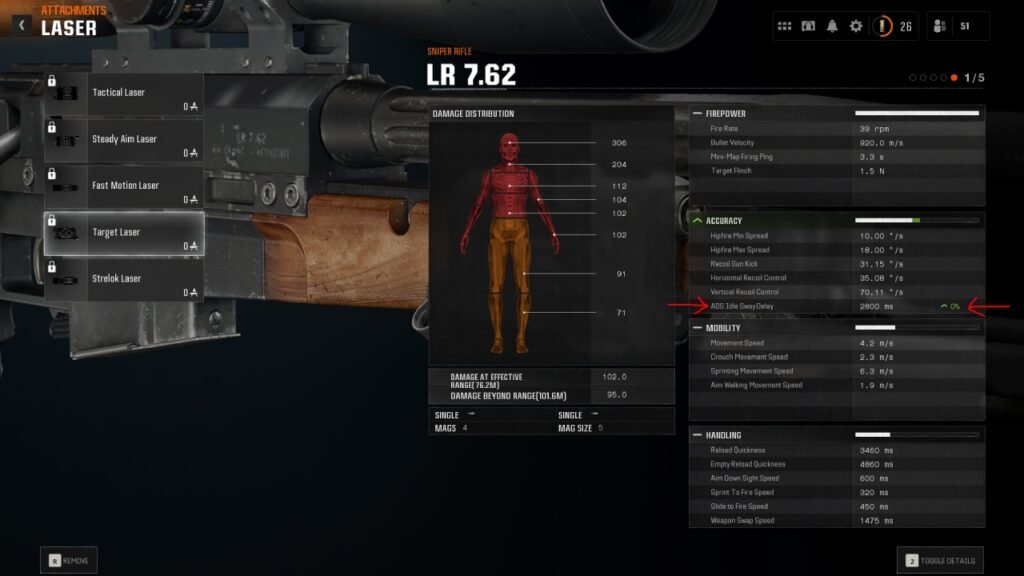This screenshot has height=576, width=1024.
Task: Open settings via the gear icon
Action: pyautogui.click(x=856, y=26)
